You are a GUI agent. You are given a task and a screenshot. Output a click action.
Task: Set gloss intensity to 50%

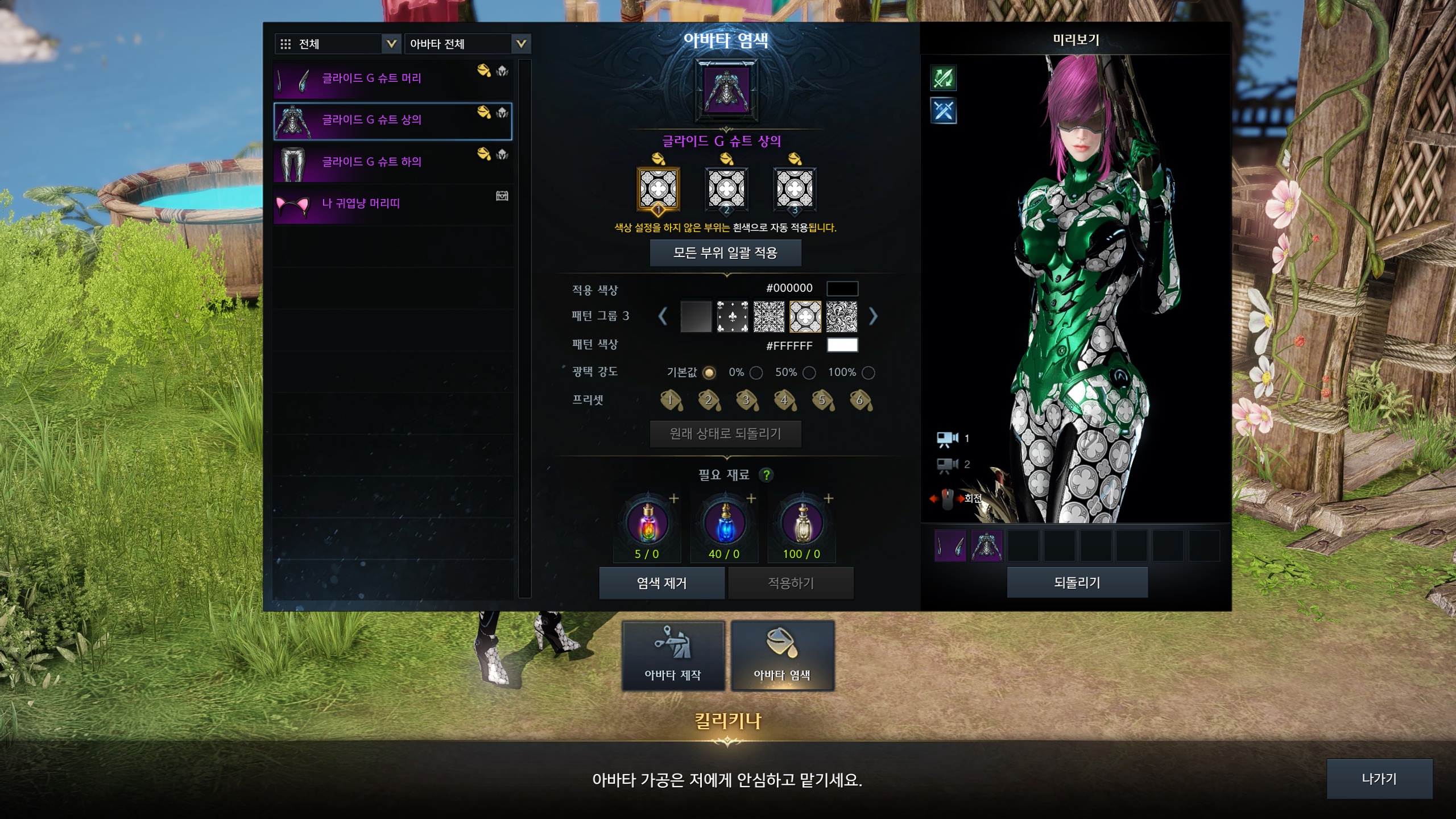coord(809,373)
